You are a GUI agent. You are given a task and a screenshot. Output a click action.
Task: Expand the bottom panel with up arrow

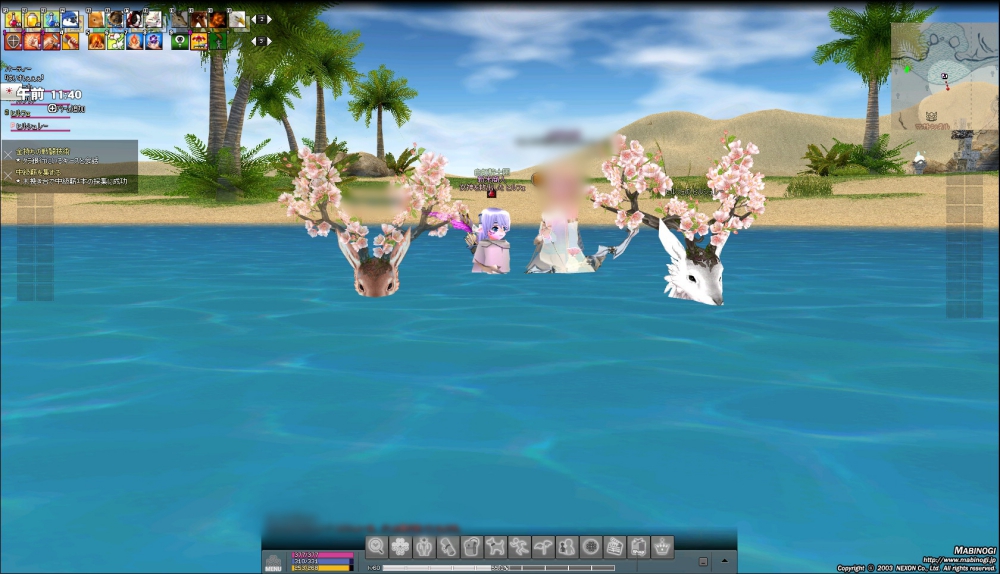[x=725, y=560]
